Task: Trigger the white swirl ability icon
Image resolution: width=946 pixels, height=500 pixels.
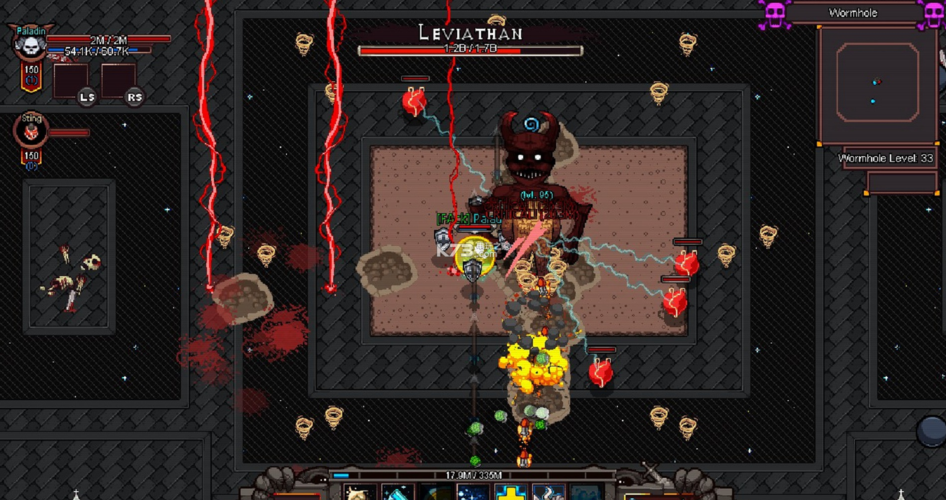Action: click(547, 493)
